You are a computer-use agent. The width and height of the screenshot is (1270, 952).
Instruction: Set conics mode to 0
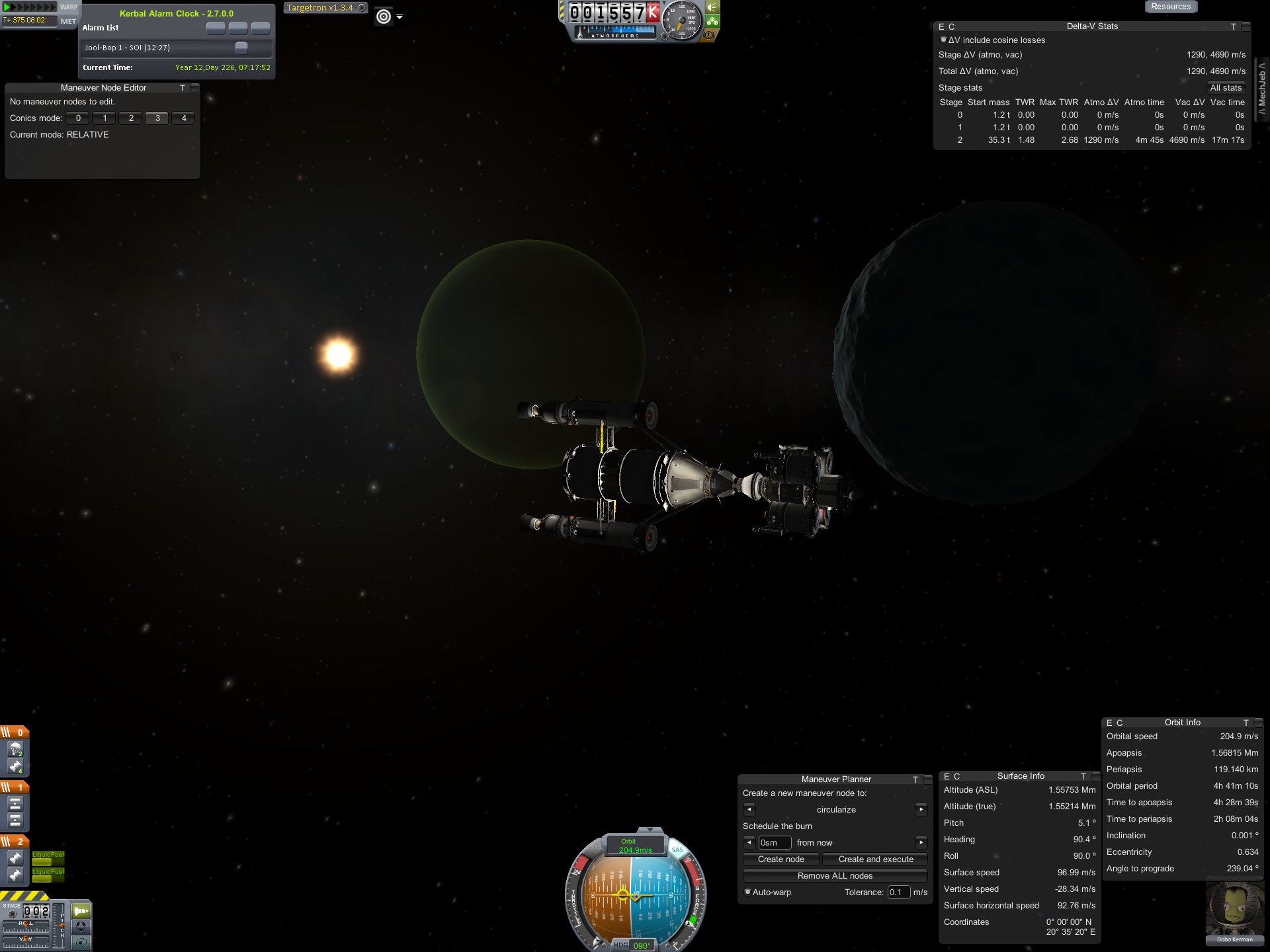tap(78, 118)
